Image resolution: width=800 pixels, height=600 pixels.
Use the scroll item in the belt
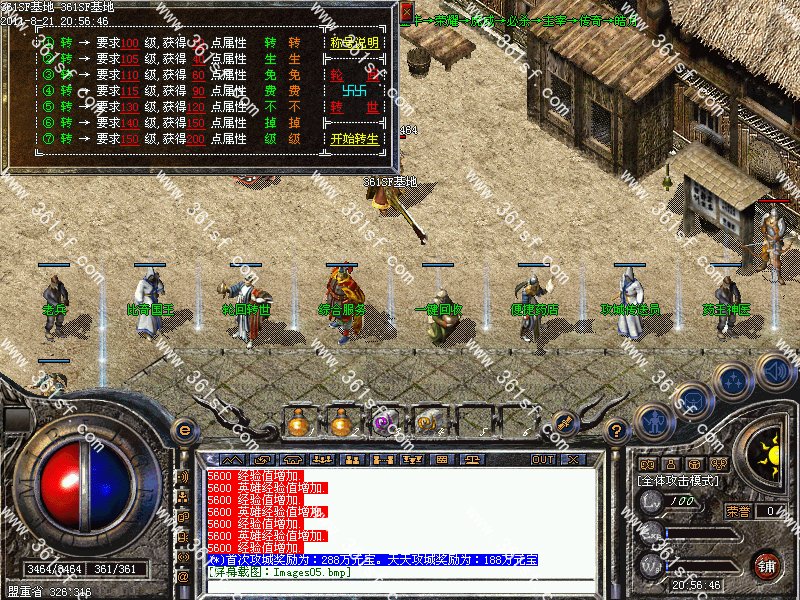426,423
